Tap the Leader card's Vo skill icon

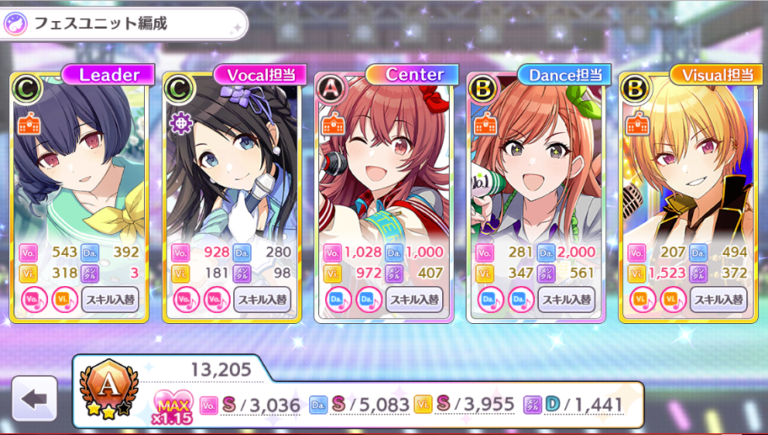point(32,299)
